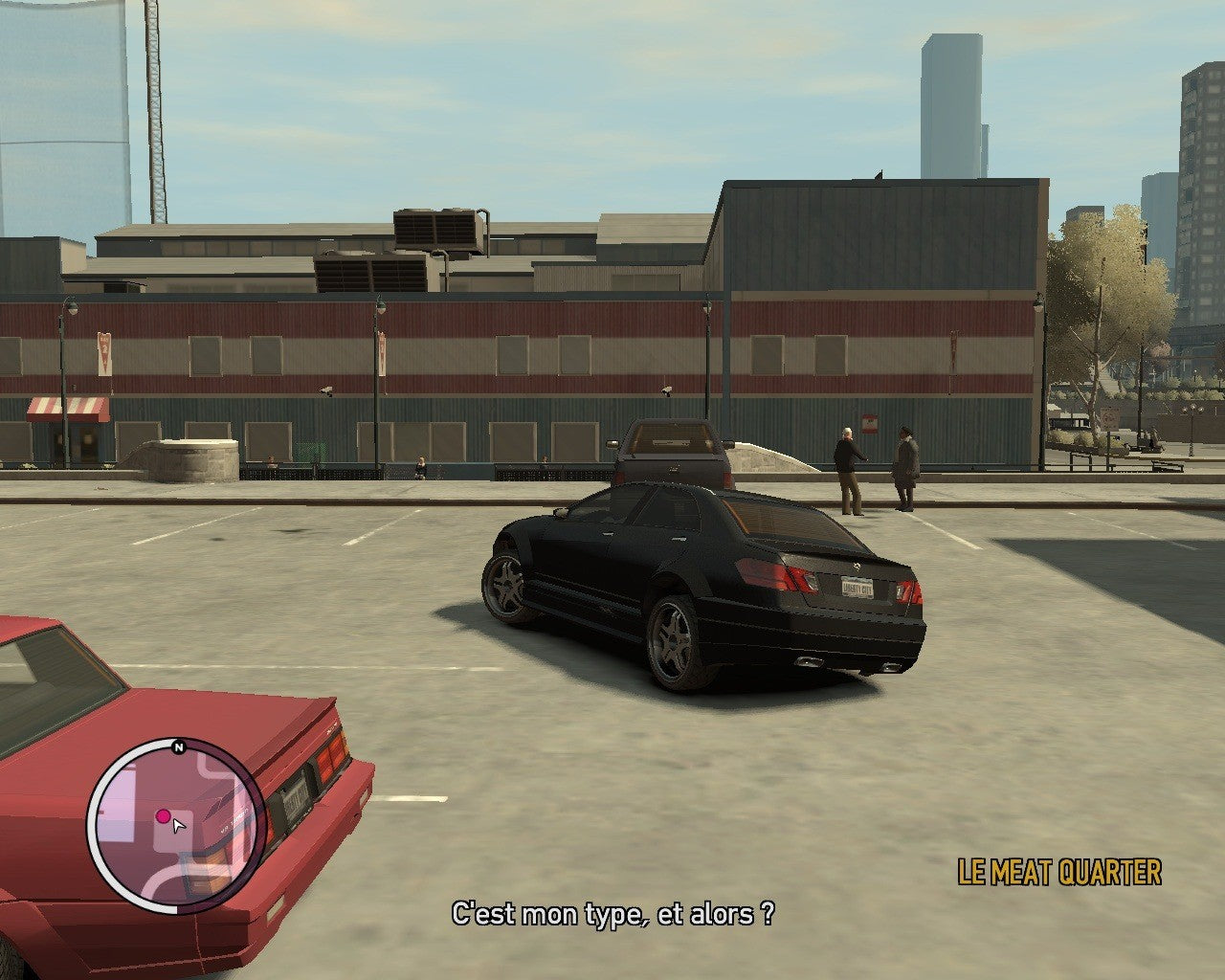1225x980 pixels.
Task: Click the manufacturer emblem on the black sedan's trunk
Action: [857, 566]
